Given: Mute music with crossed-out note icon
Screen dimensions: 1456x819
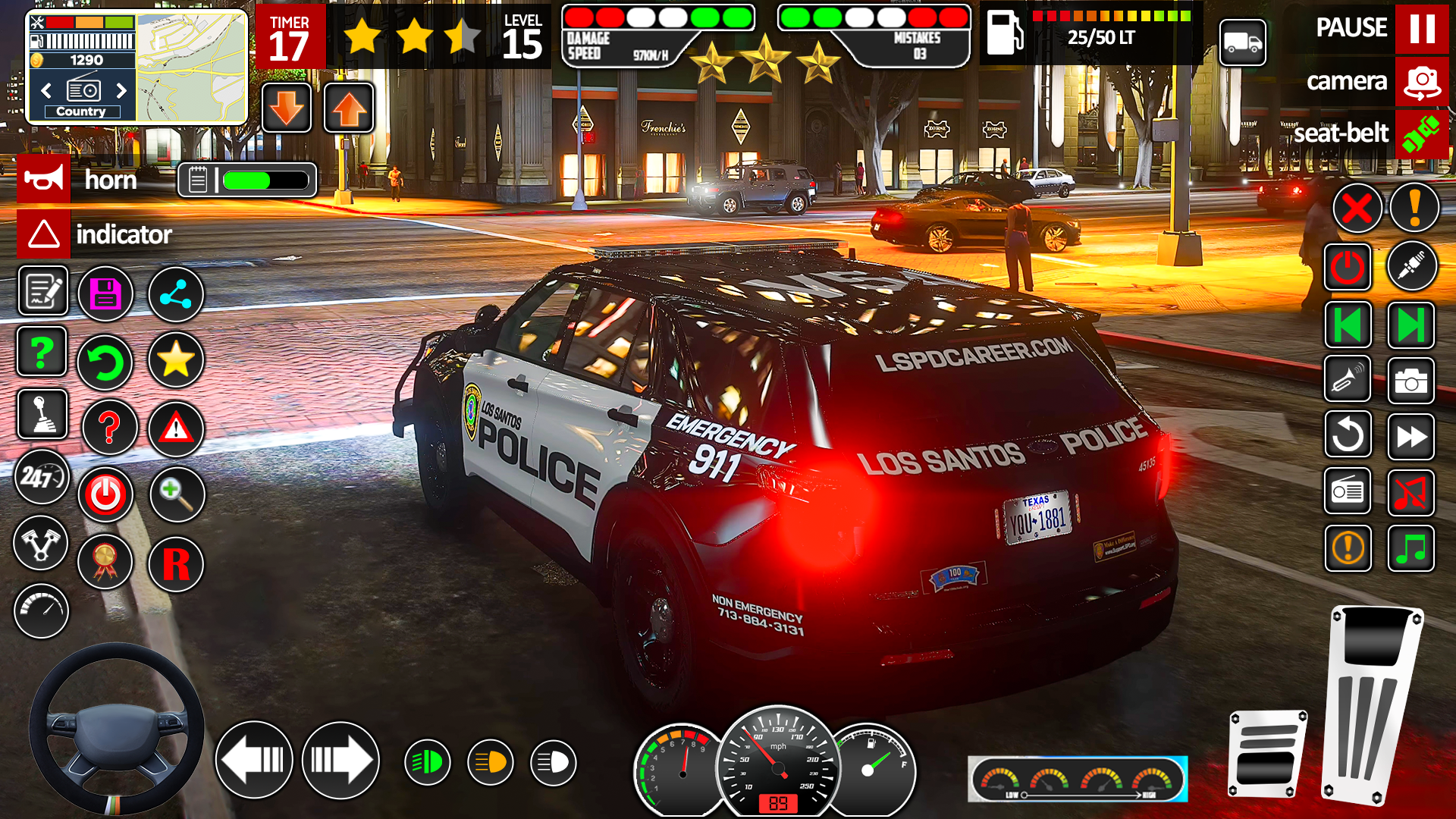Looking at the screenshot, I should tap(1410, 492).
